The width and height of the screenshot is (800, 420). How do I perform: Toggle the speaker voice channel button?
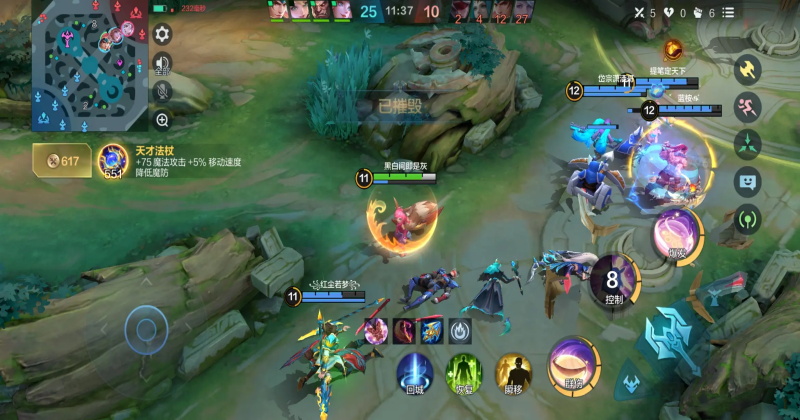162,63
